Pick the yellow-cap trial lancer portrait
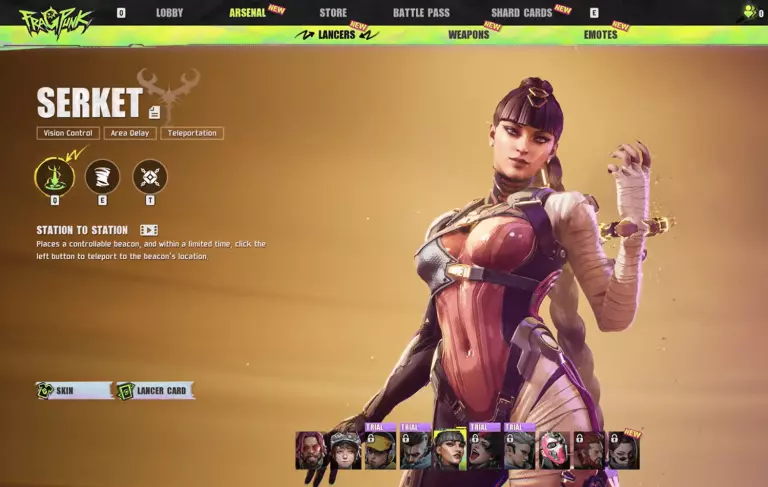 pos(380,451)
